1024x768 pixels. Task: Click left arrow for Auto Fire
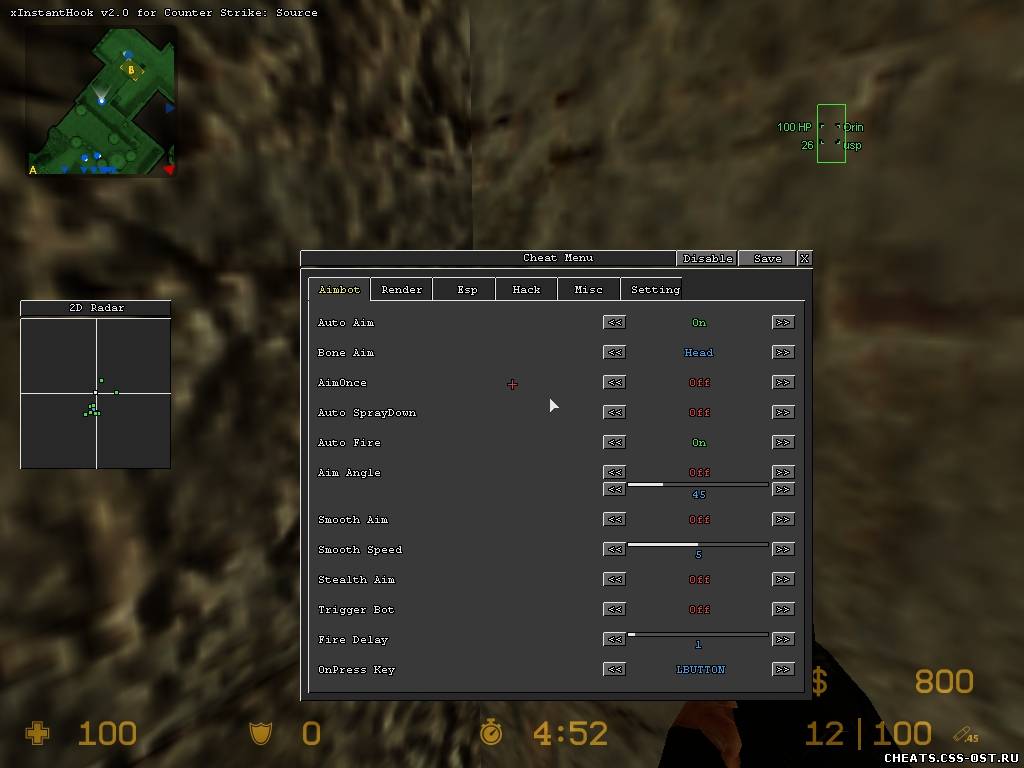click(x=615, y=442)
